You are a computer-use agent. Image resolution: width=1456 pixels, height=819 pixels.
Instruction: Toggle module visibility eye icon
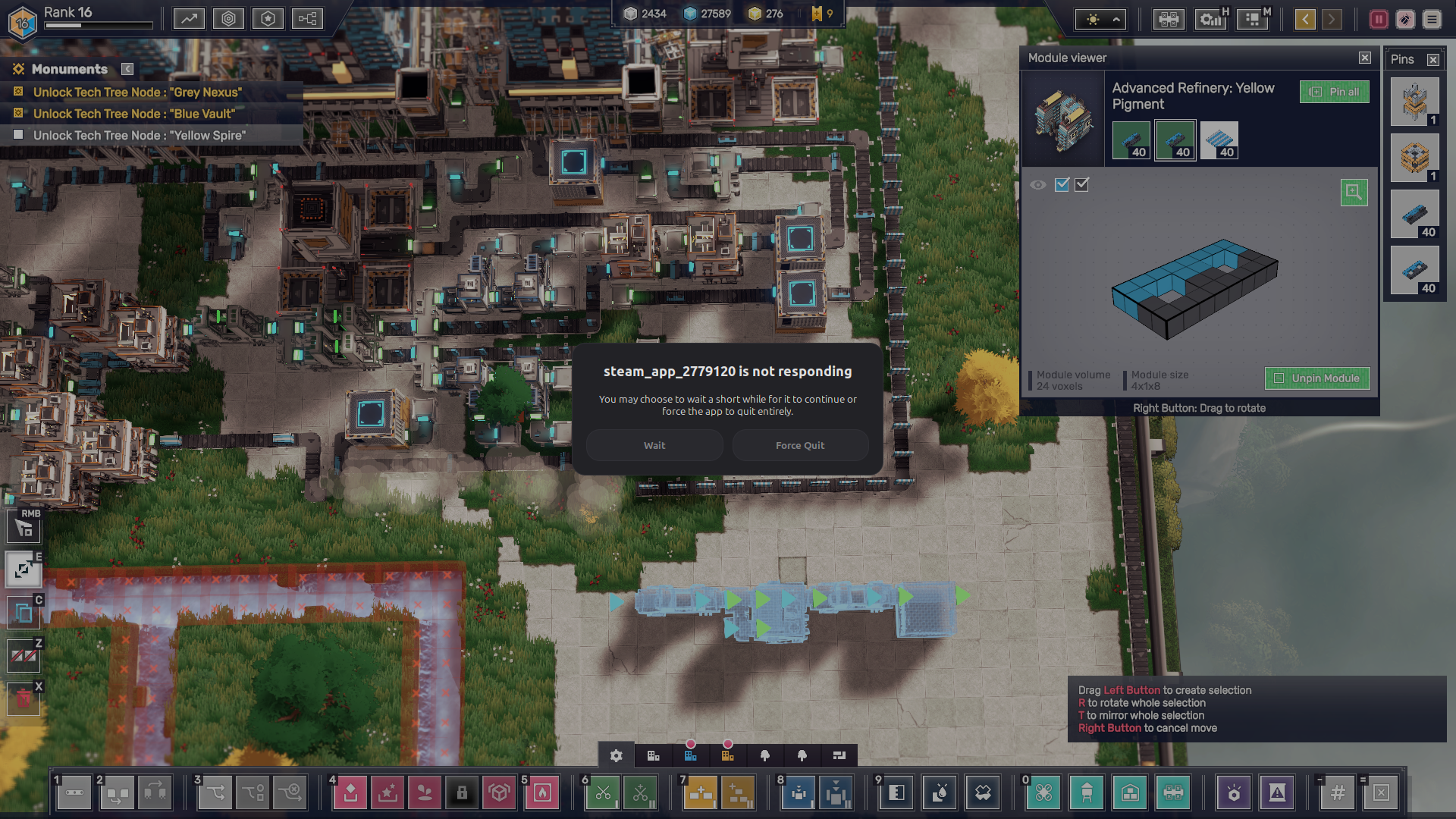(1038, 184)
